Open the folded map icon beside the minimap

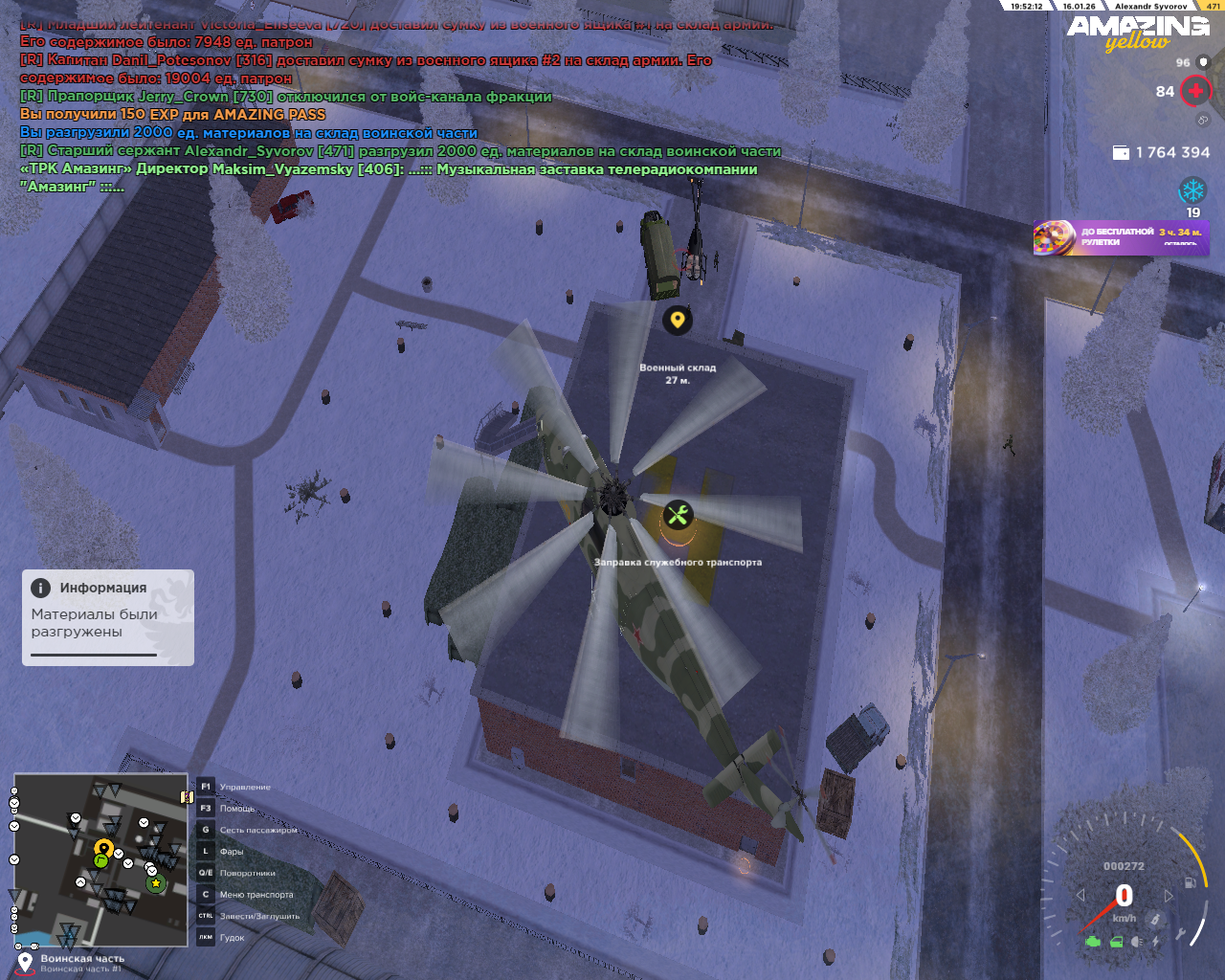click(x=187, y=797)
